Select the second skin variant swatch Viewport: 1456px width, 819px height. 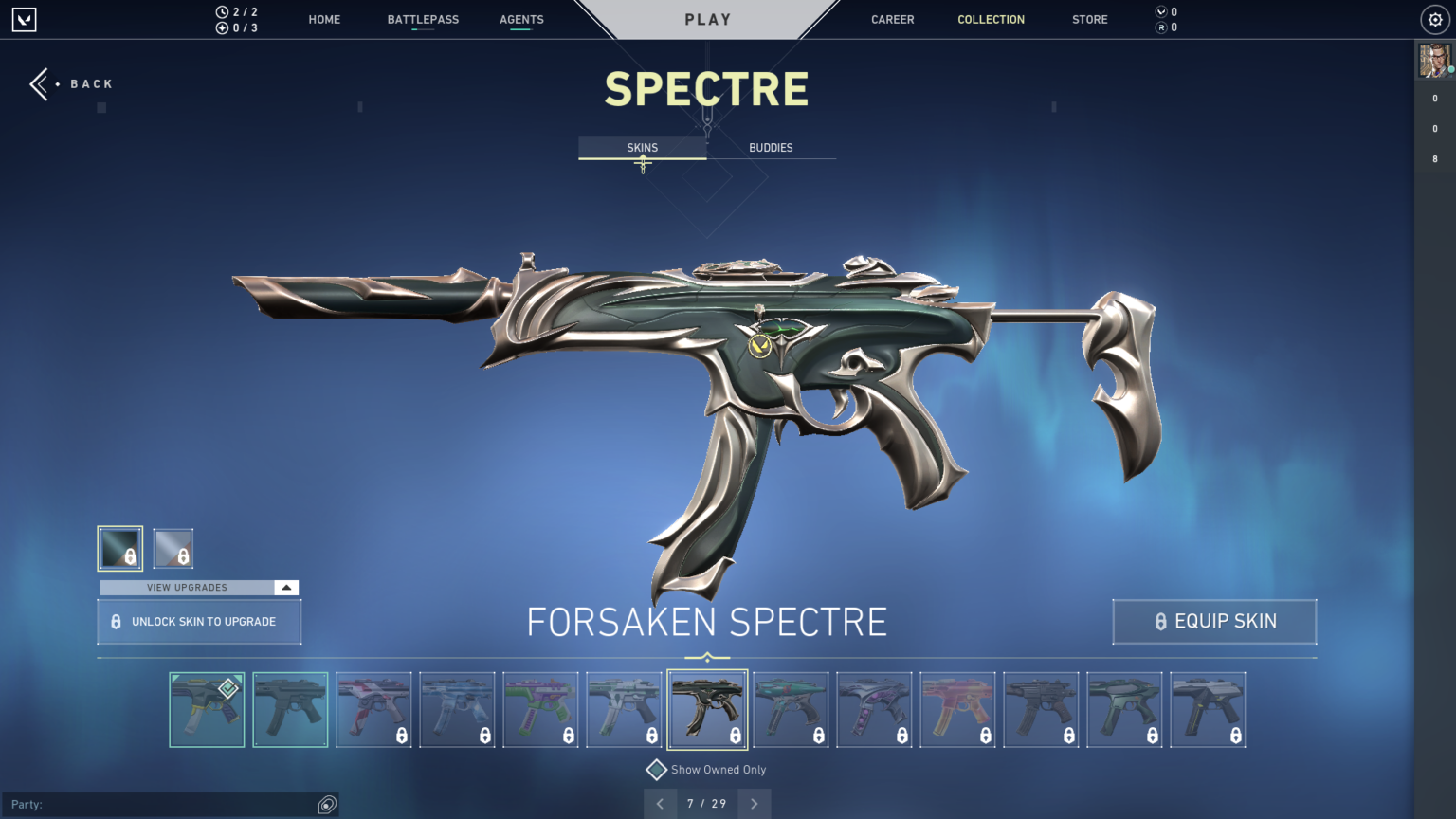174,548
